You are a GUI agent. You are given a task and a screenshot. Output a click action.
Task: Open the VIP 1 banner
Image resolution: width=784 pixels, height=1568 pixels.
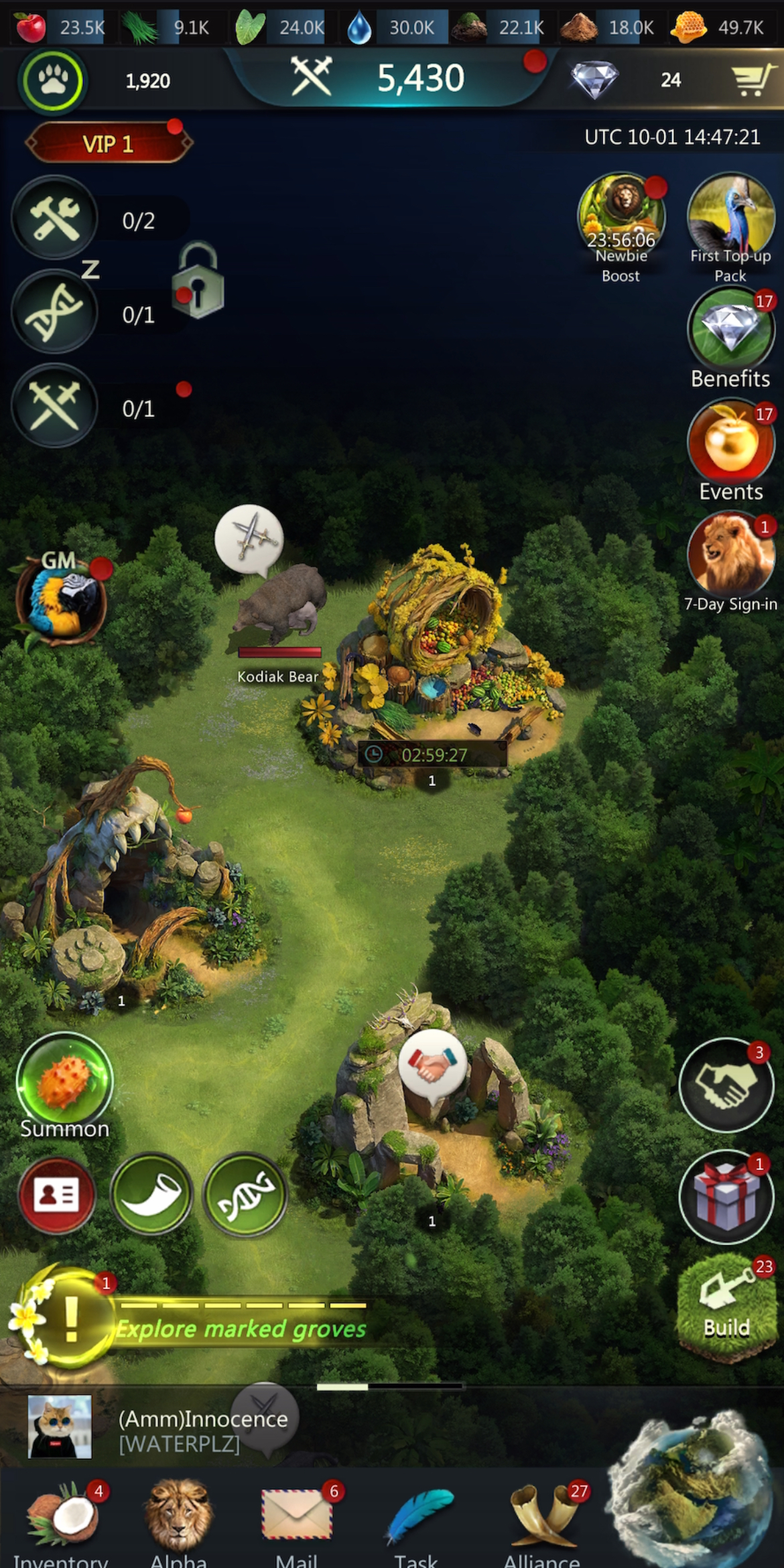tap(109, 143)
